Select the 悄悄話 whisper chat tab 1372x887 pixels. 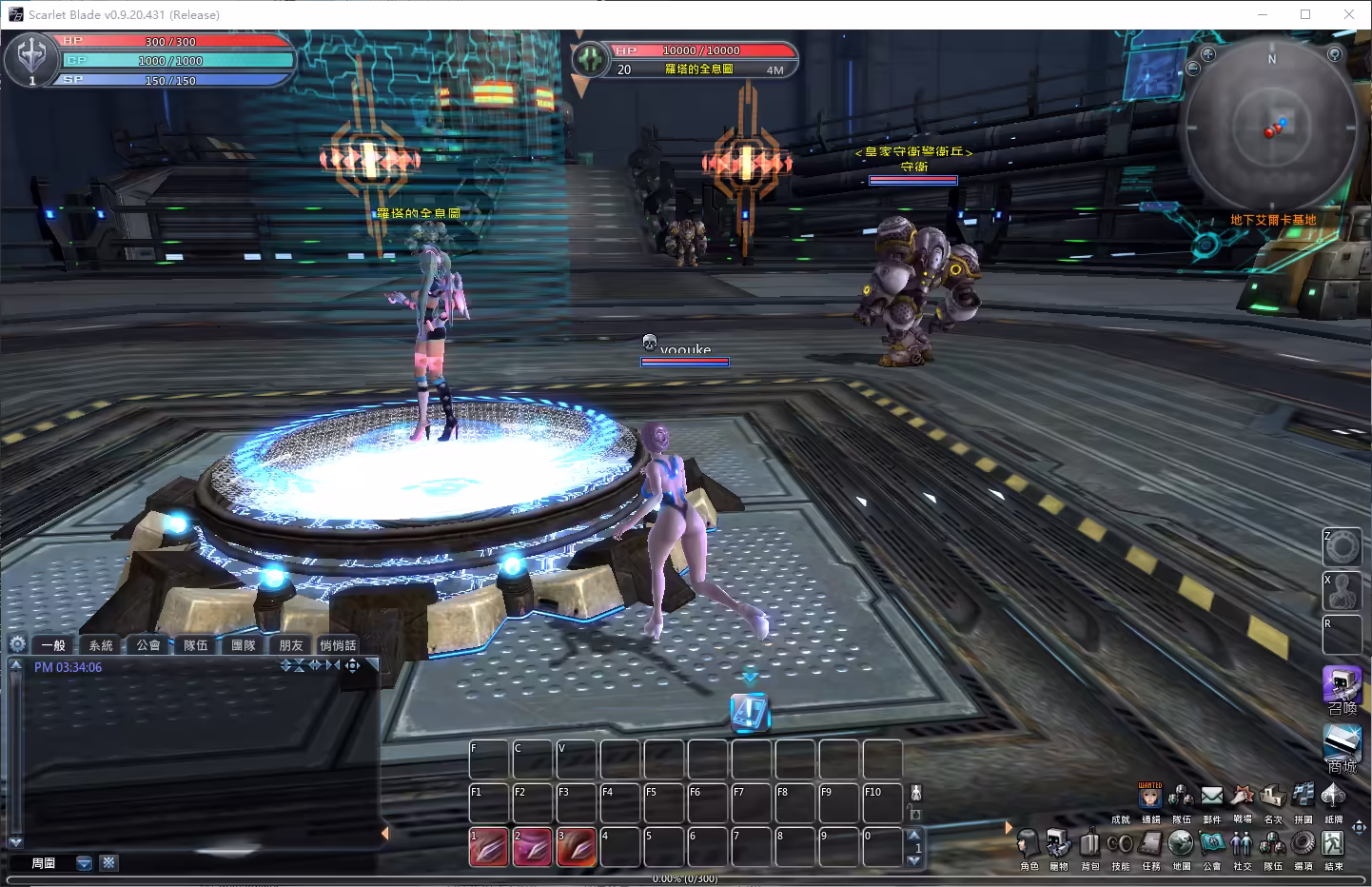click(x=338, y=645)
